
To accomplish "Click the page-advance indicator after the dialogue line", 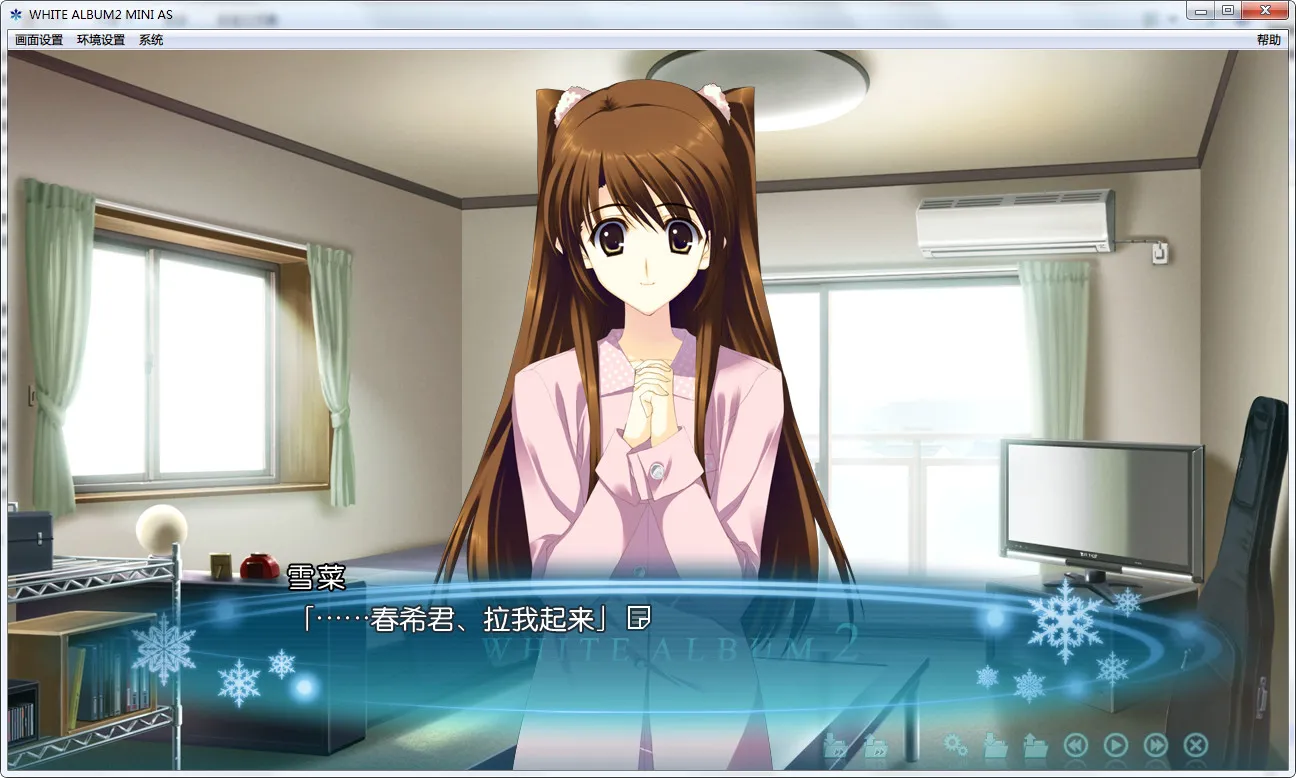I will pyautogui.click(x=637, y=619).
